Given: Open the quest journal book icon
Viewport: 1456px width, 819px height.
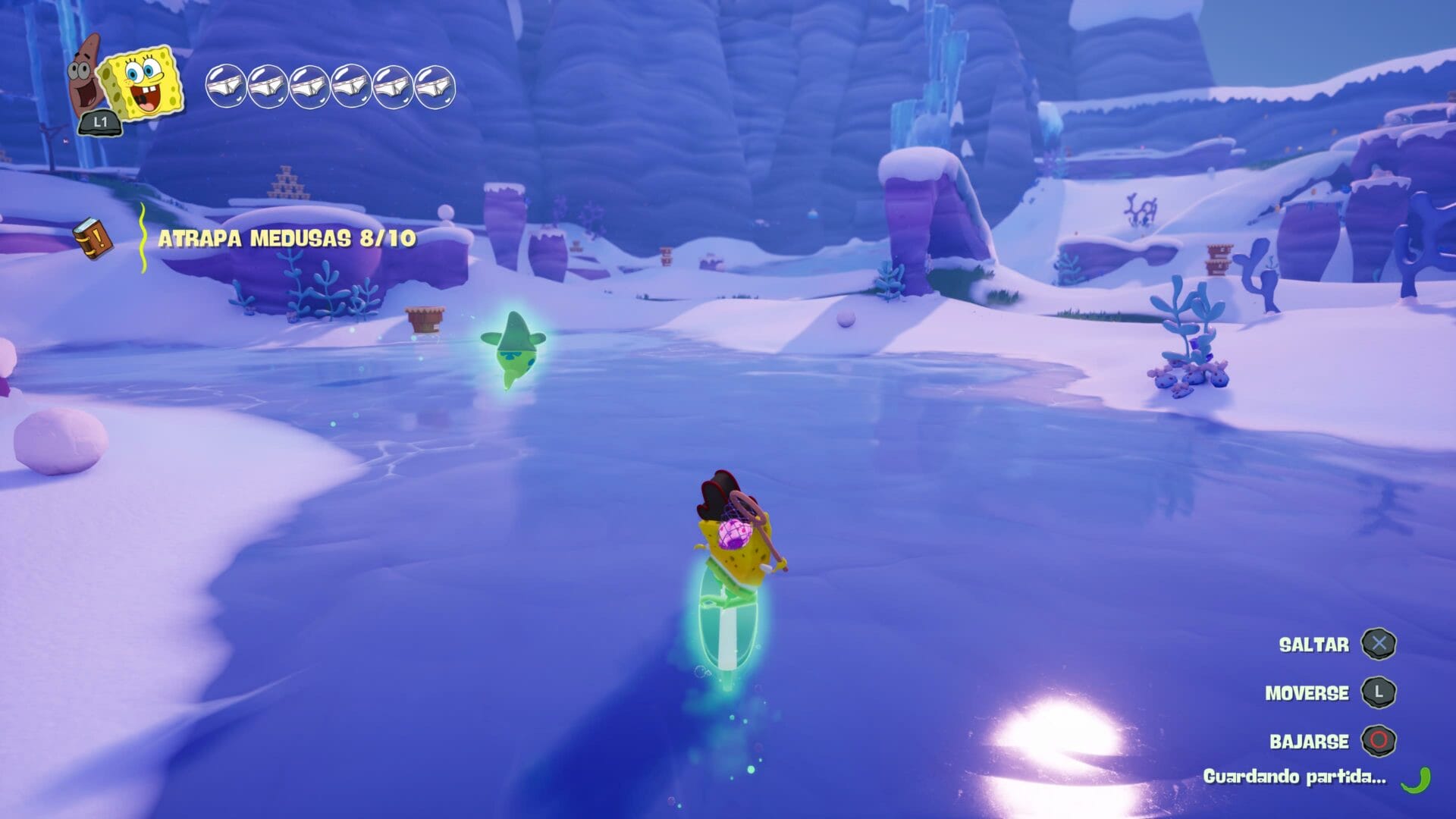Looking at the screenshot, I should (x=93, y=238).
